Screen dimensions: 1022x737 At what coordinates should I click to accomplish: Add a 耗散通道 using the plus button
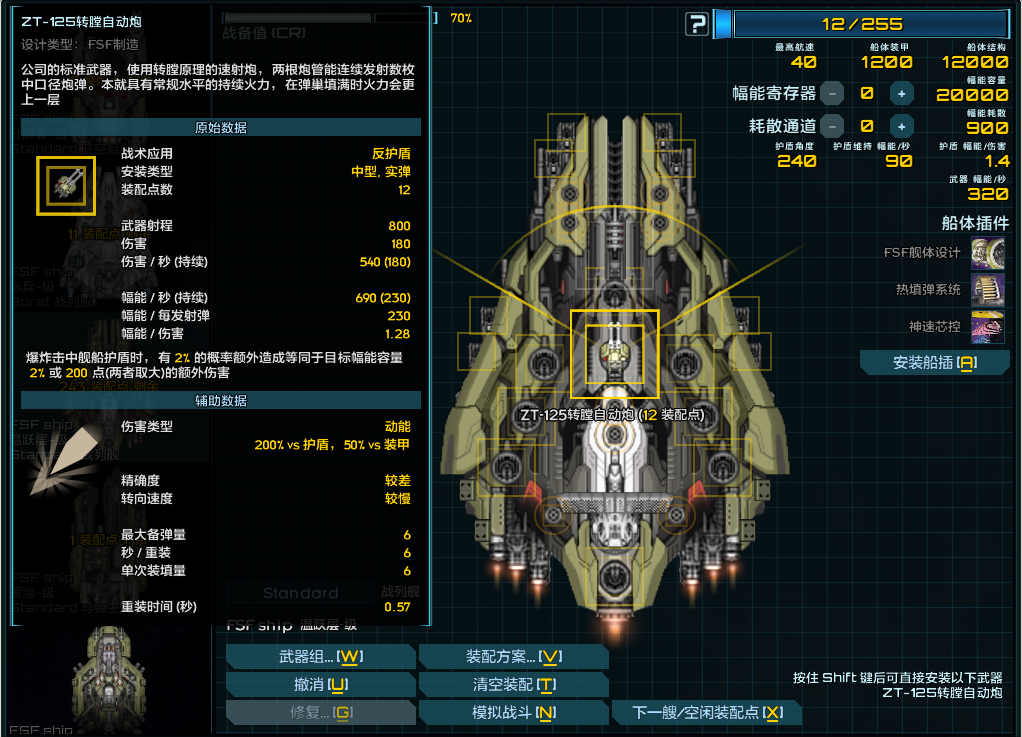[x=901, y=127]
